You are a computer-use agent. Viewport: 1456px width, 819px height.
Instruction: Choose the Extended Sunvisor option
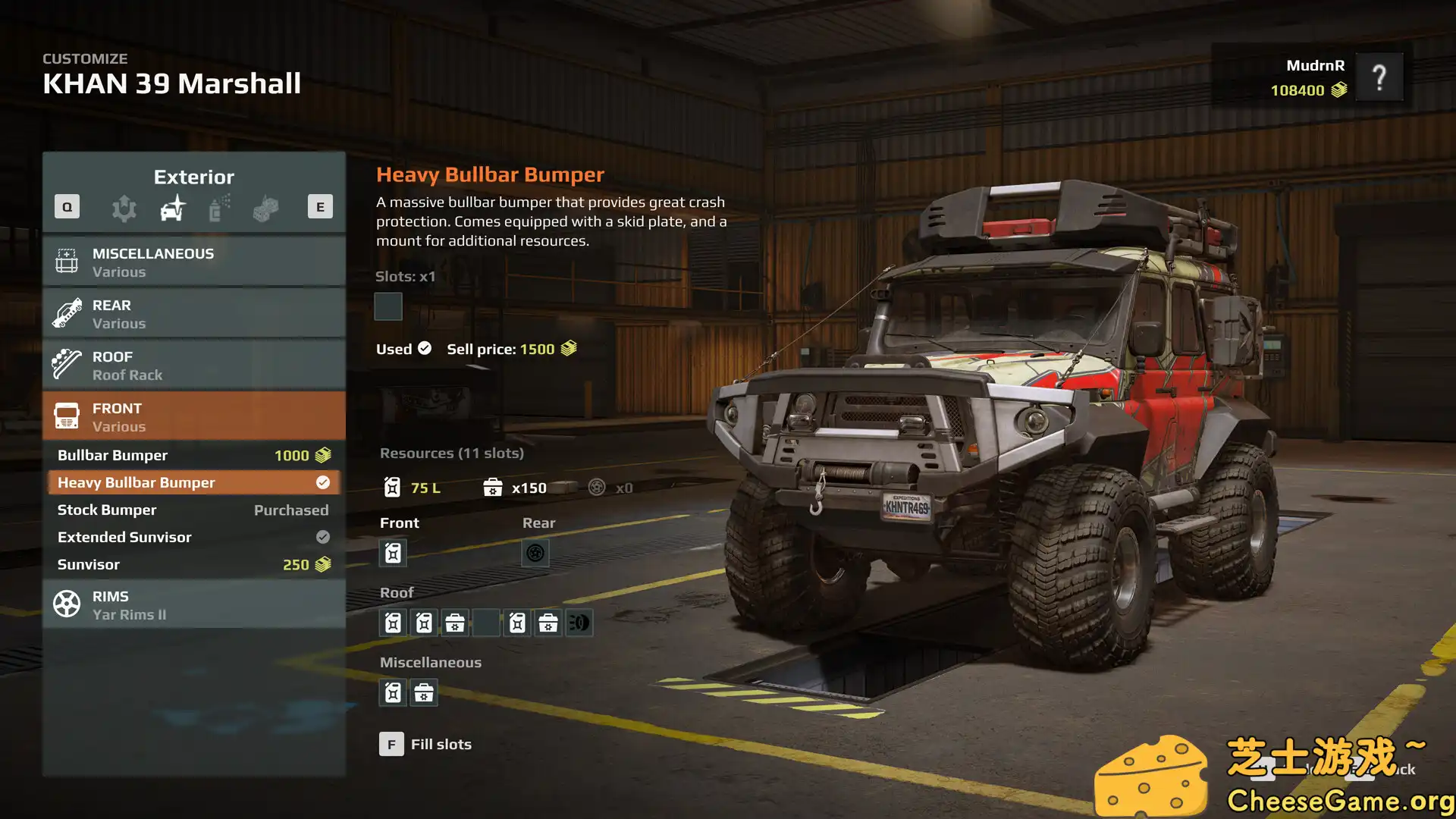click(x=194, y=537)
